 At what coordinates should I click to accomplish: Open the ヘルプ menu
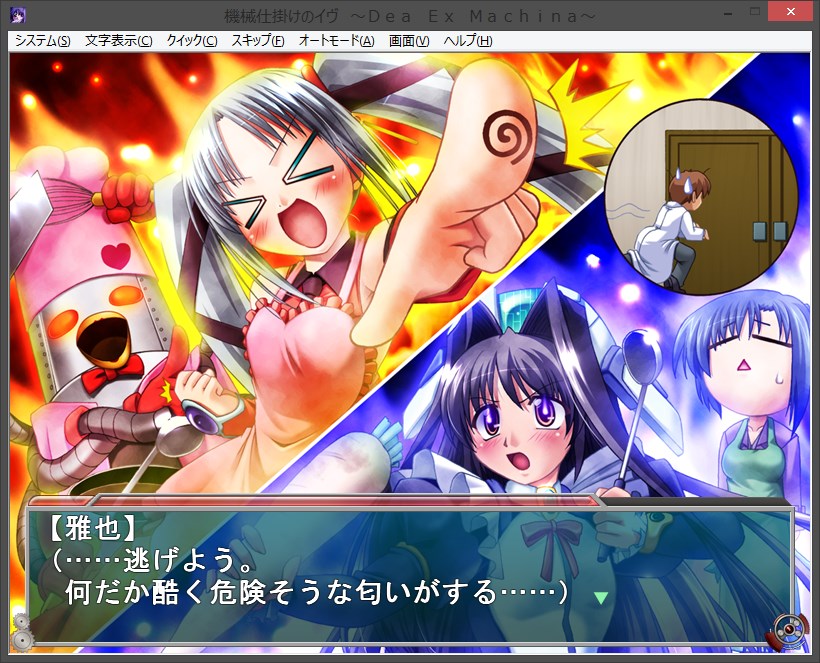pos(467,41)
